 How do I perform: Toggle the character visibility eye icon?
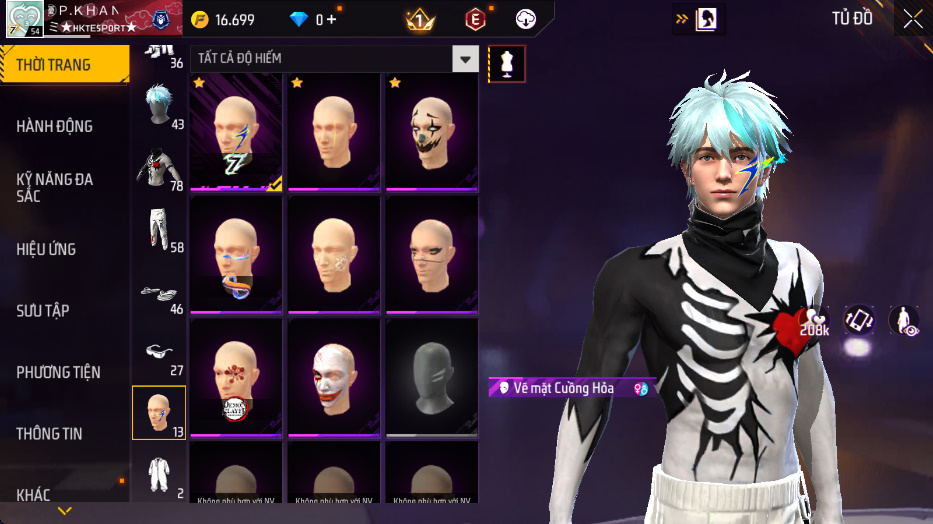coord(903,320)
